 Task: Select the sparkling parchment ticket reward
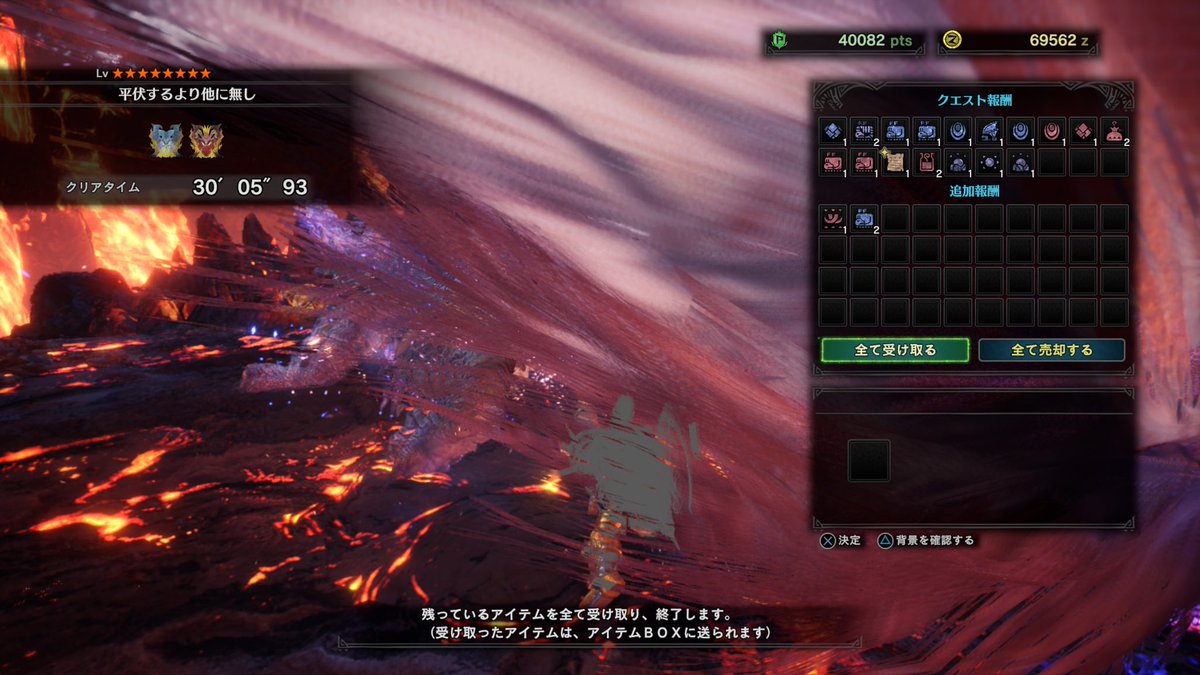point(895,162)
